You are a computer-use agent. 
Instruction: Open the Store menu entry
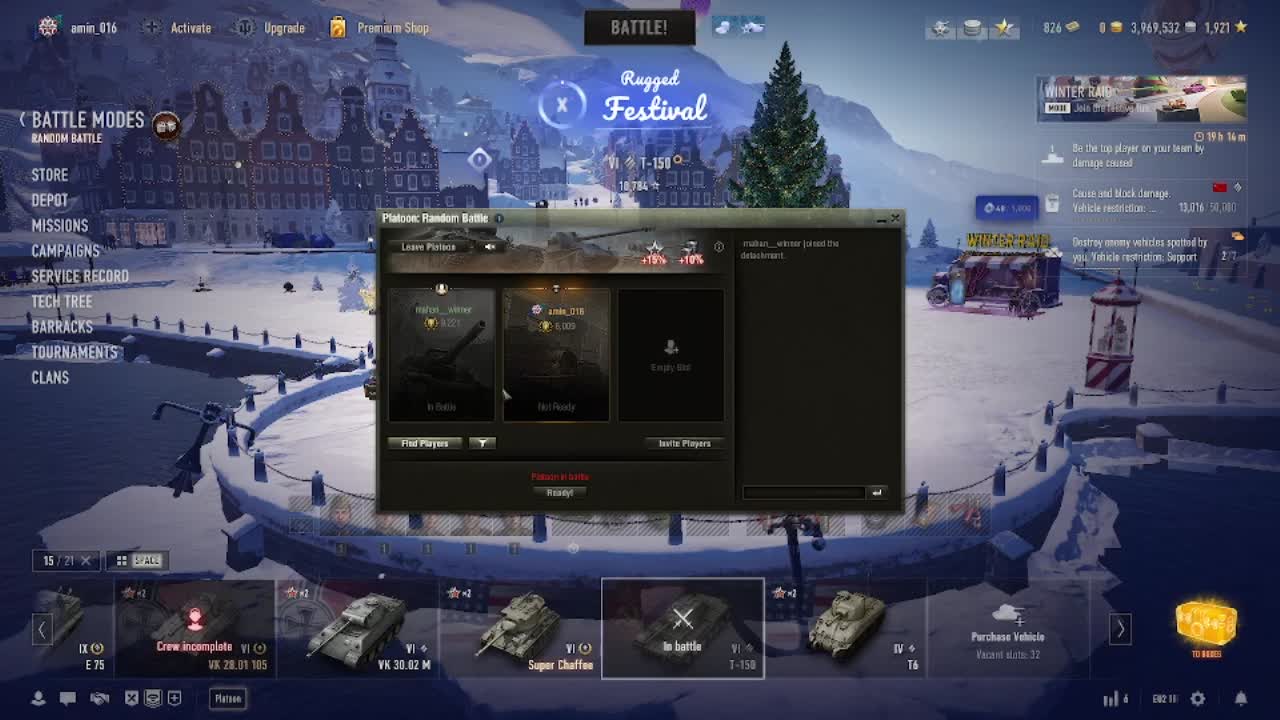[50, 175]
